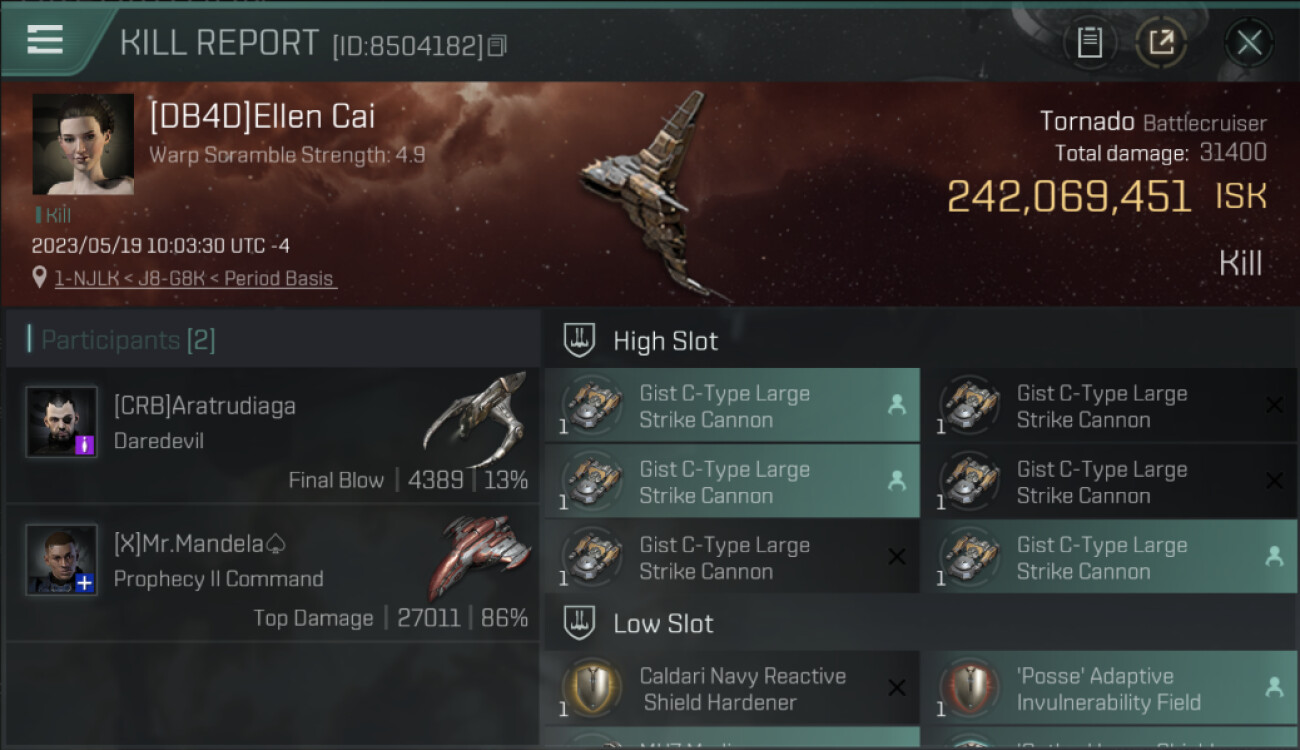Open the hamburger menu
Image resolution: width=1300 pixels, height=750 pixels.
pos(45,40)
